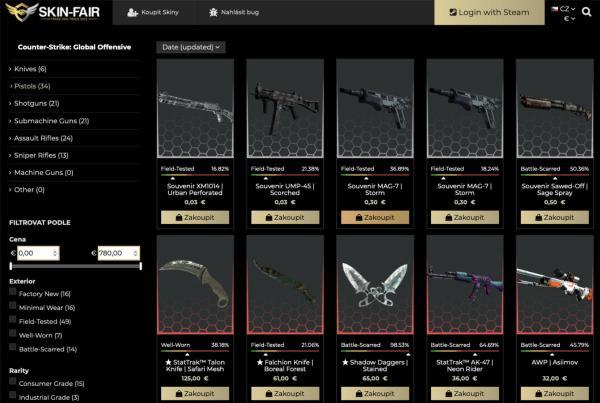Image resolution: width=600 pixels, height=403 pixels.
Task: Expand the Knives category
Action: coord(30,69)
